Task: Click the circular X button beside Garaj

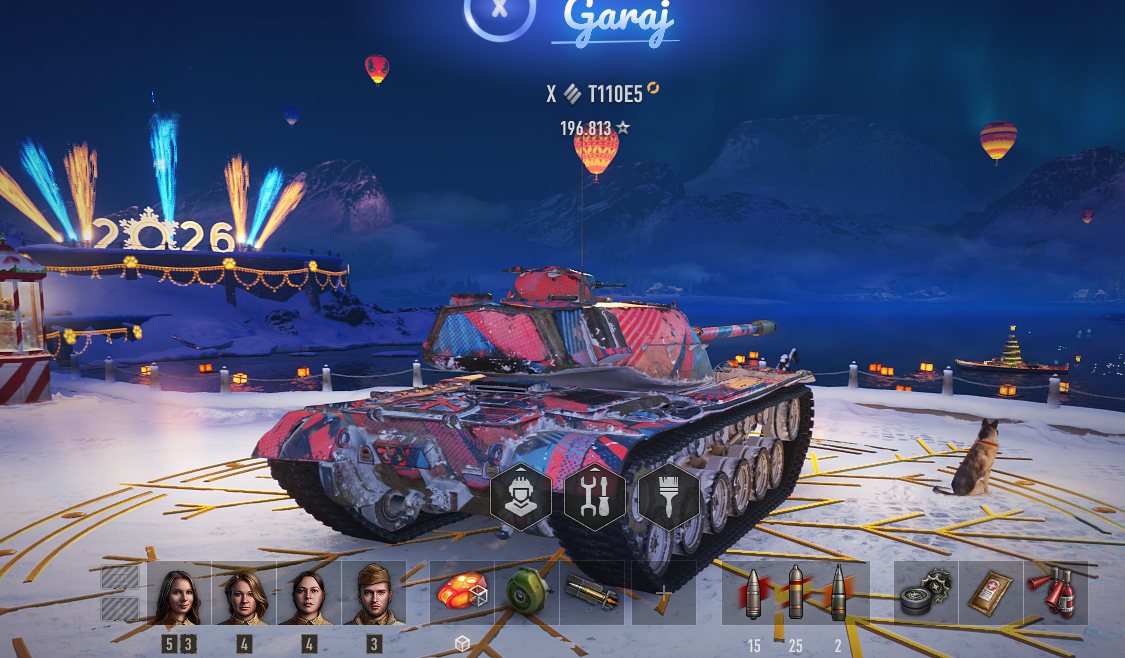Action: [500, 12]
